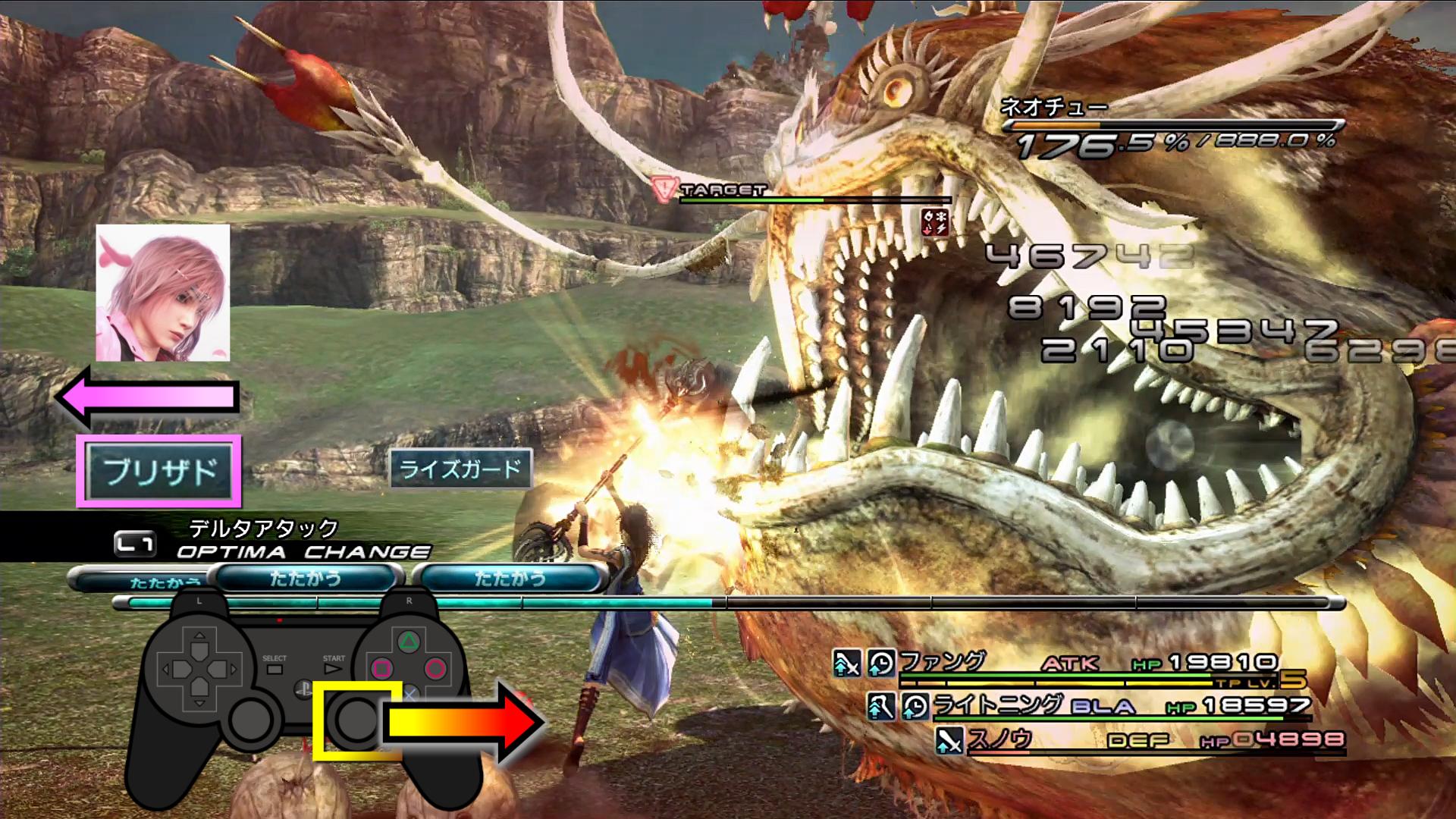
Task: Click the デルタアタック optima name
Action: click(263, 528)
